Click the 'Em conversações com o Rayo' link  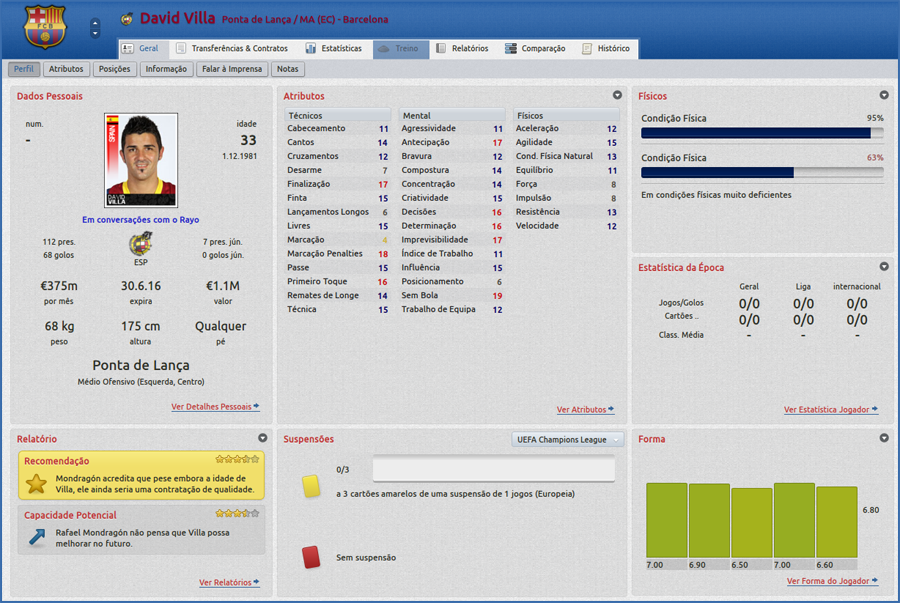coord(140,220)
